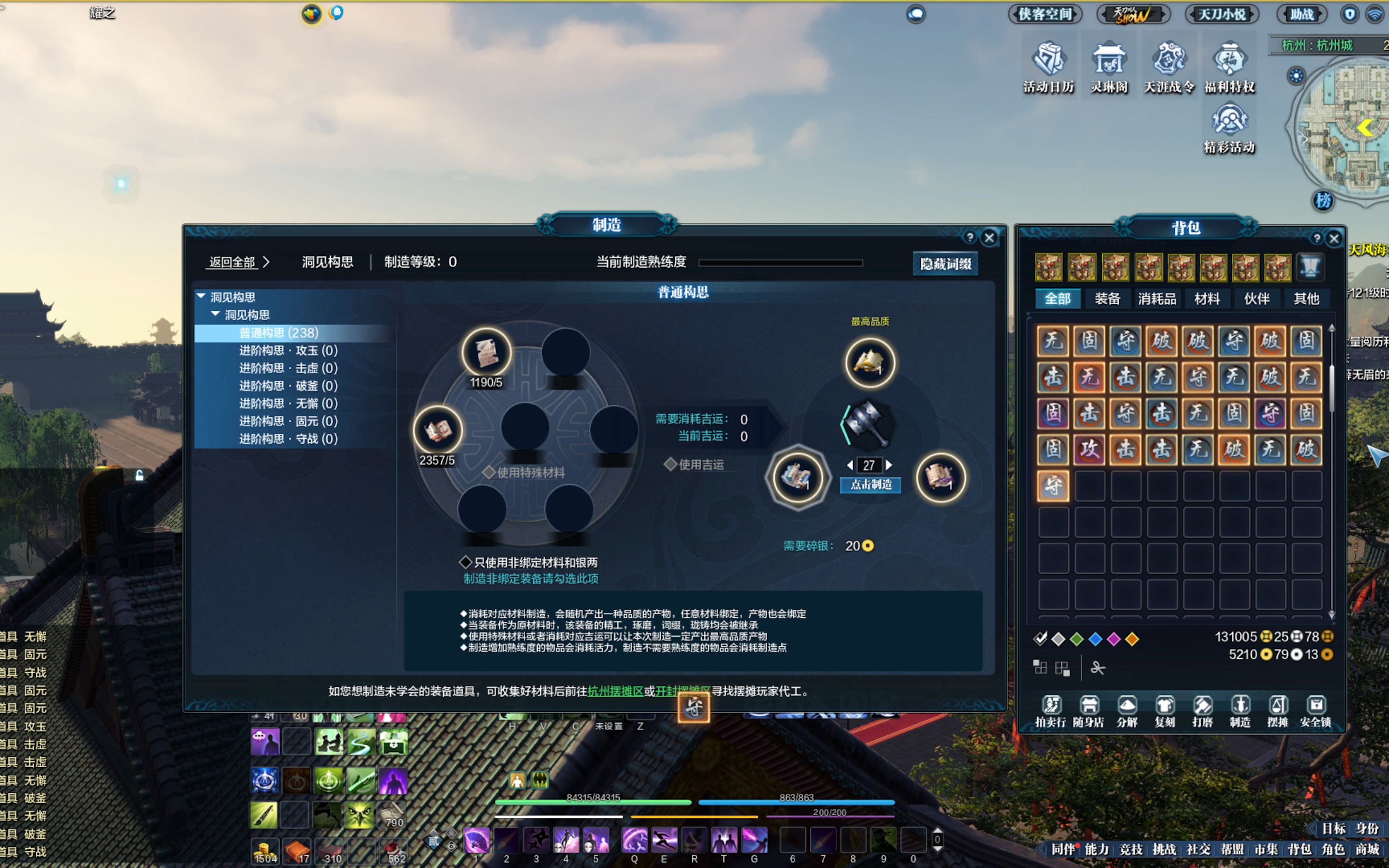Open the 消耗品 backpack tab
This screenshot has width=1389, height=868.
pyautogui.click(x=1157, y=299)
